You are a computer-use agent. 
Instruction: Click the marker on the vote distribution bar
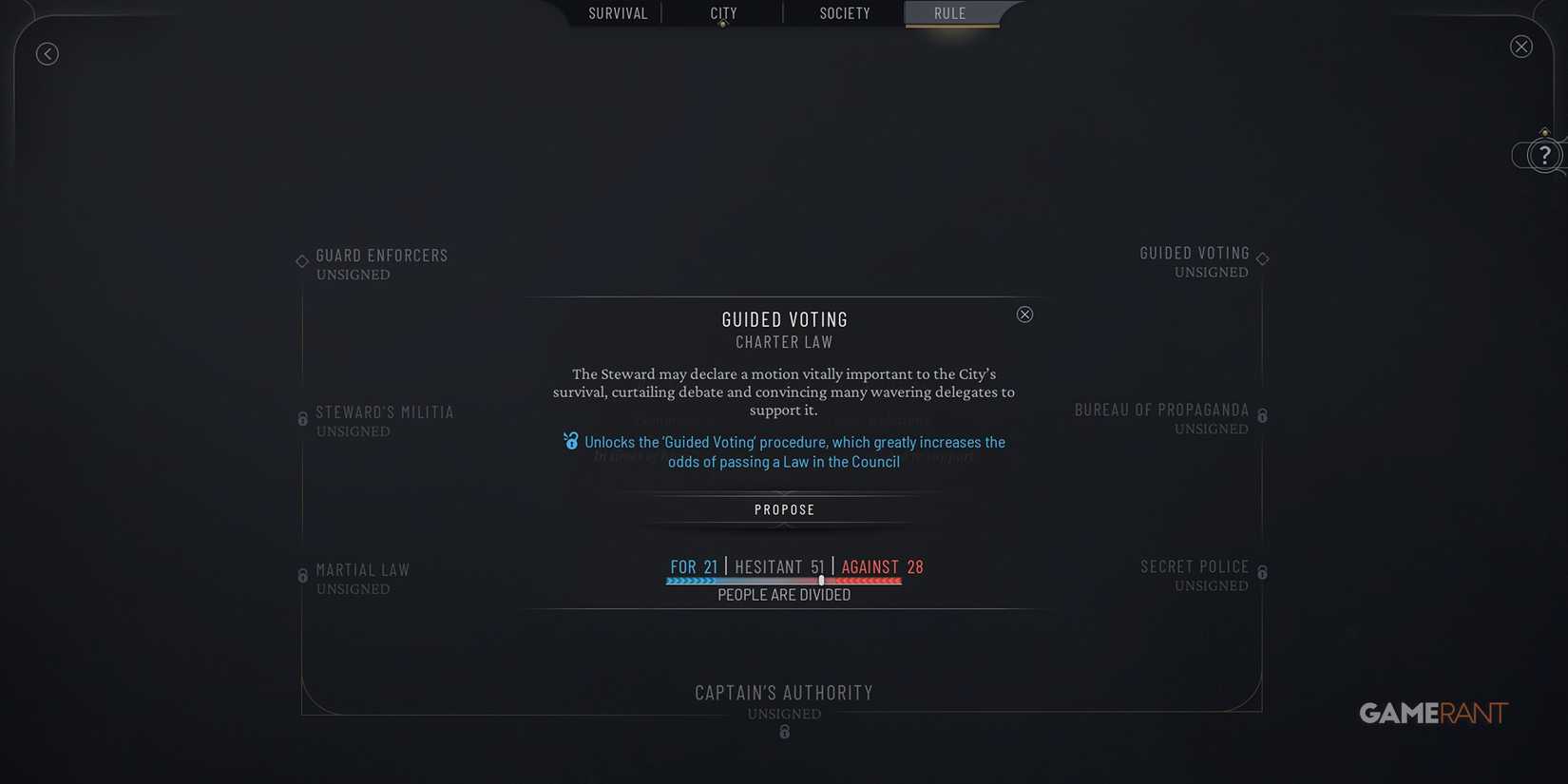821,580
